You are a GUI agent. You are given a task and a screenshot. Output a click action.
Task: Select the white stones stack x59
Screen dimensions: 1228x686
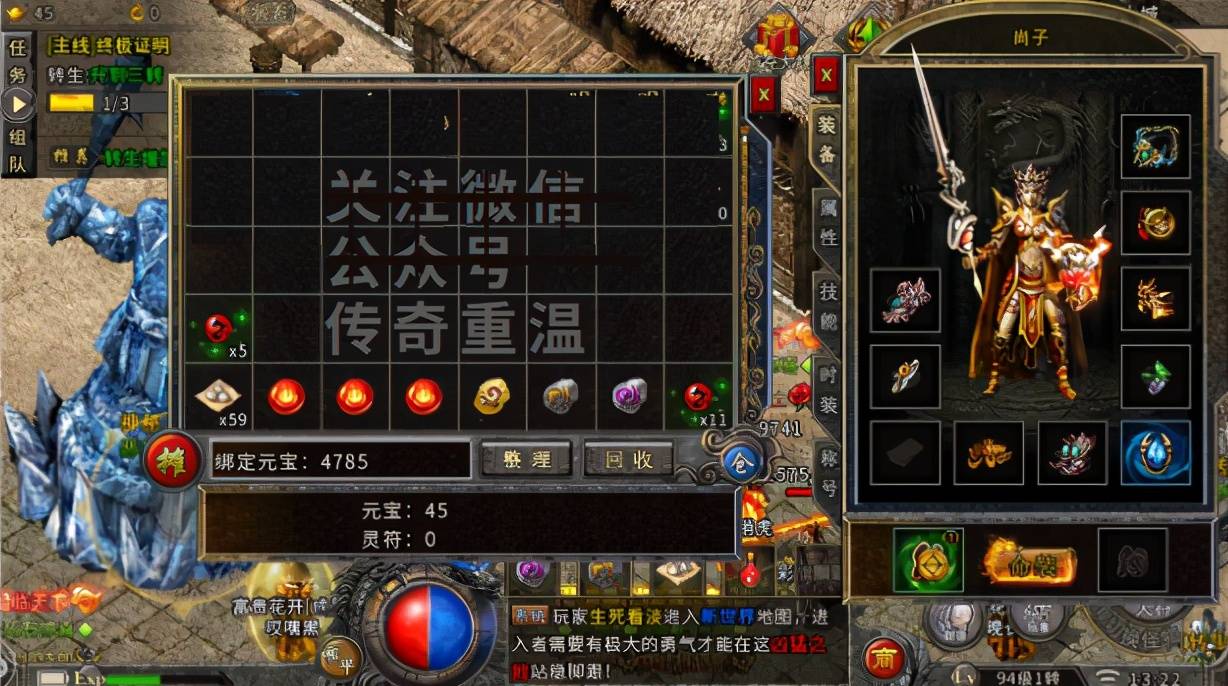pos(217,397)
